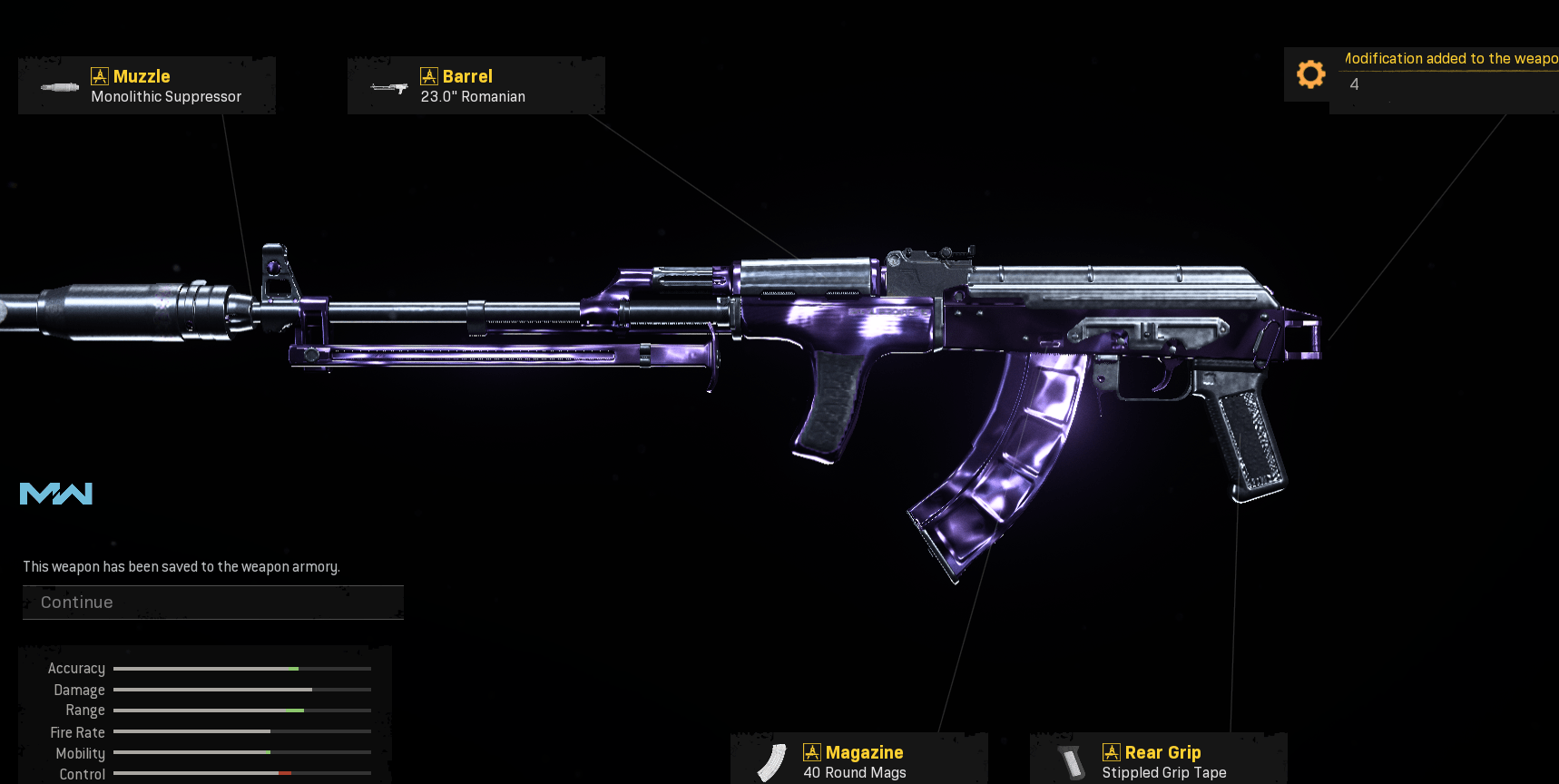Screen dimensions: 1559x784
Task: Open the Barrel 23.0" Romanian slot
Action: (x=476, y=86)
